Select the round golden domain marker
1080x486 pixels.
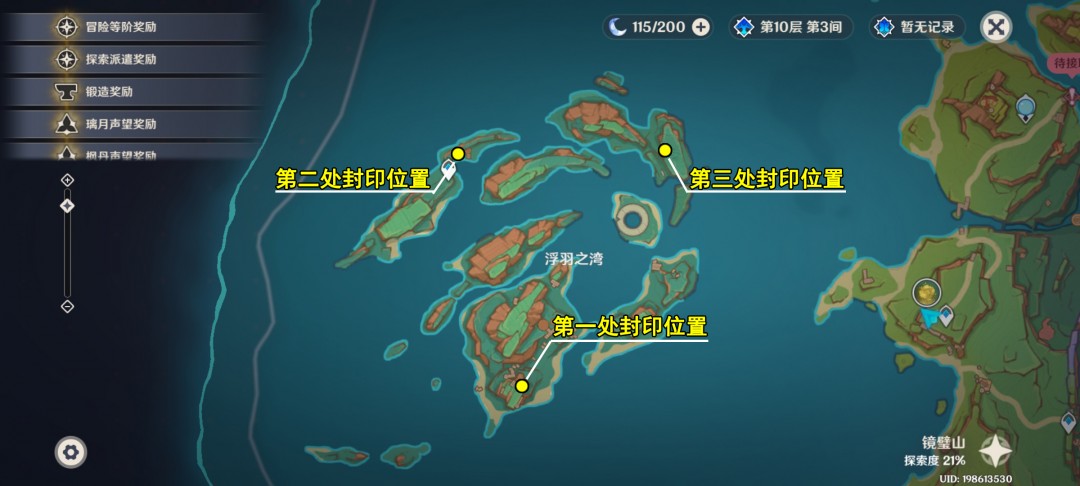click(927, 292)
